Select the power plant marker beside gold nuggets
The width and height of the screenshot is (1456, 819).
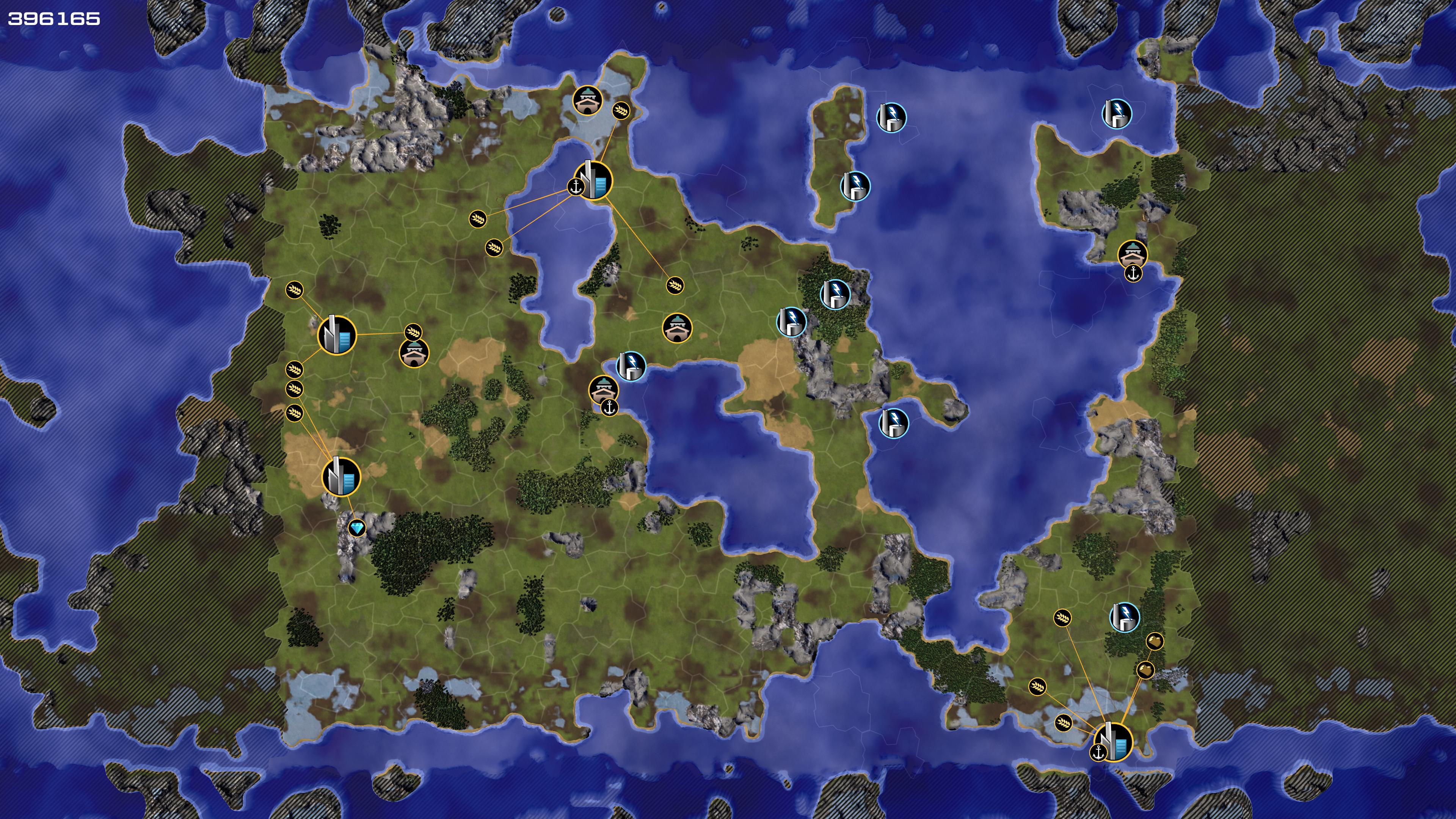pyautogui.click(x=1124, y=617)
